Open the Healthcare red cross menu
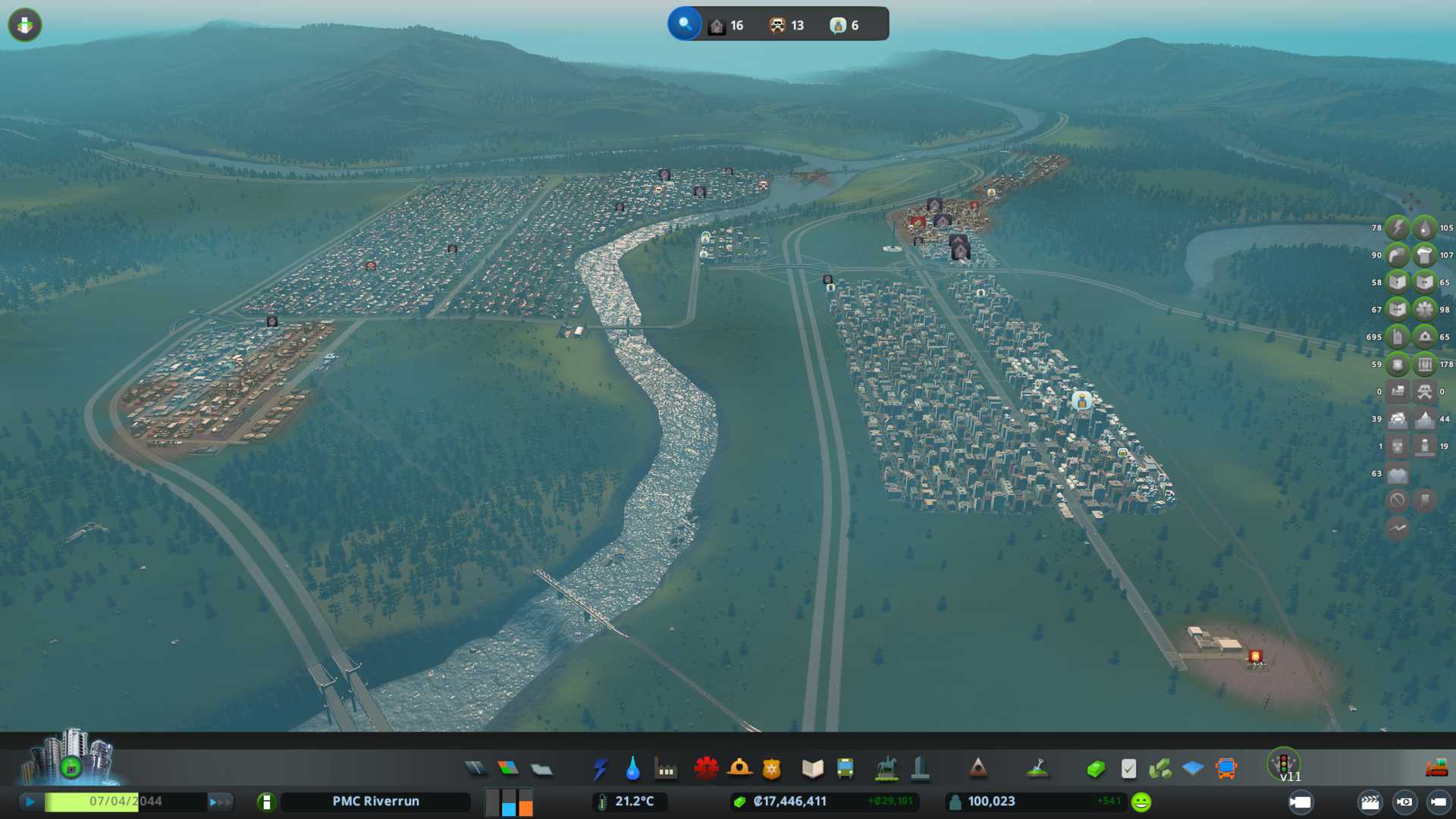Screen dimensions: 1456x819 pyautogui.click(x=706, y=769)
